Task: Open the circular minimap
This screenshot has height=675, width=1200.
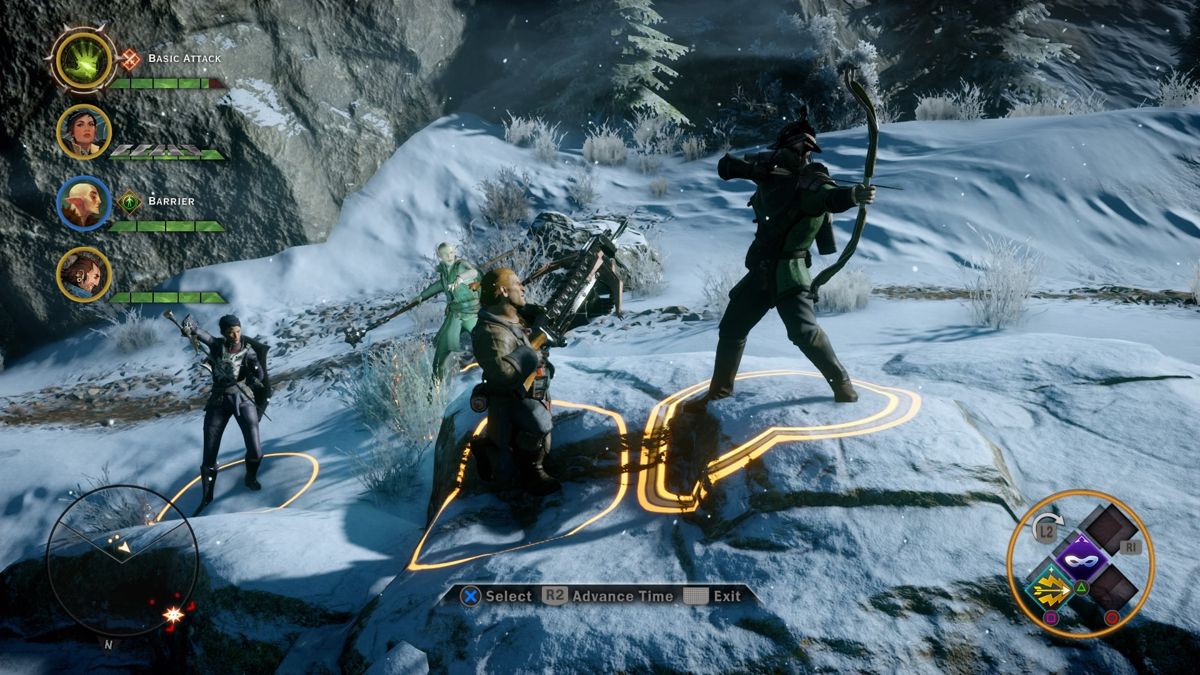Action: pos(121,559)
